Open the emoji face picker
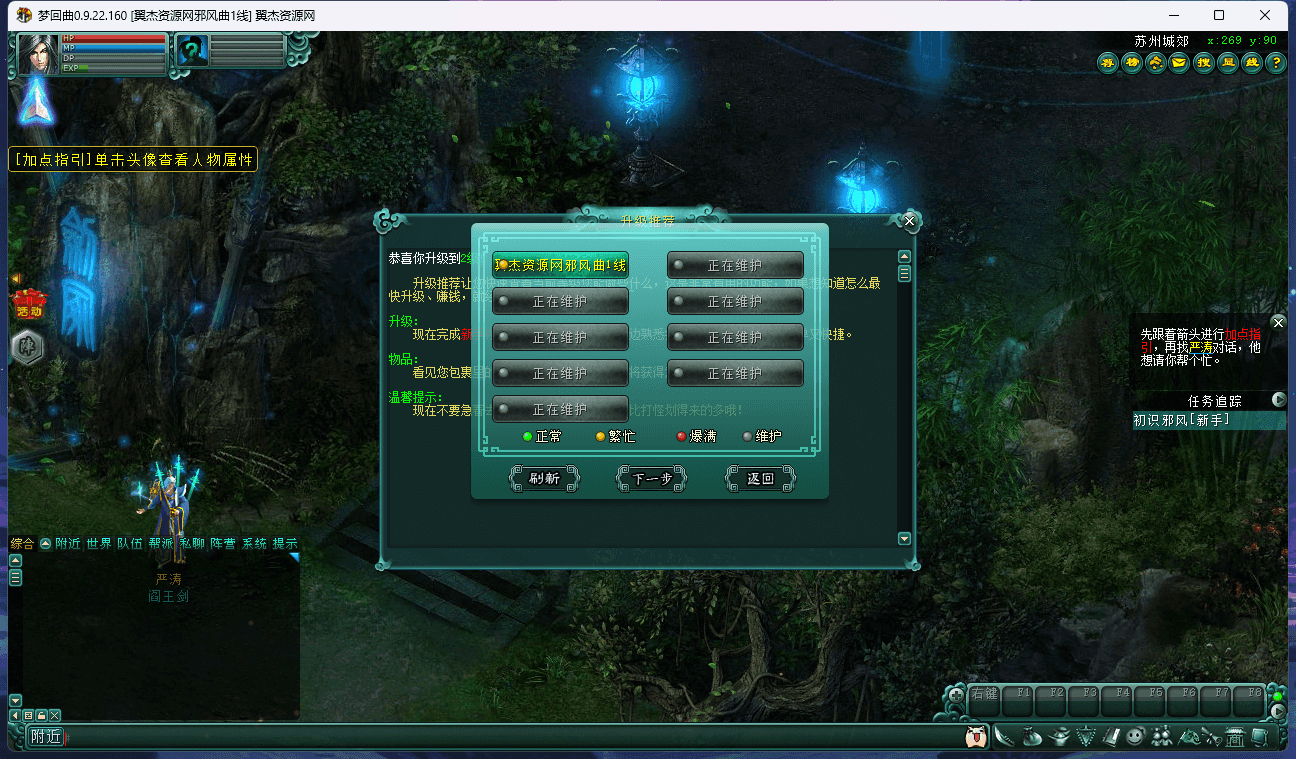 coord(976,737)
